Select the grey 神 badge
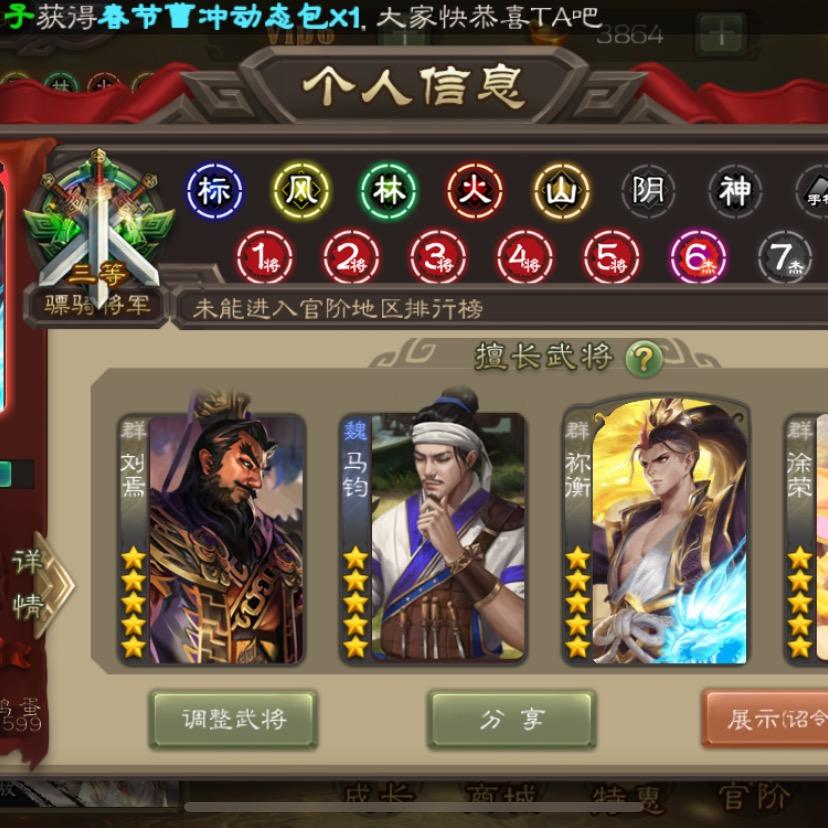This screenshot has height=828, width=828. 735,190
